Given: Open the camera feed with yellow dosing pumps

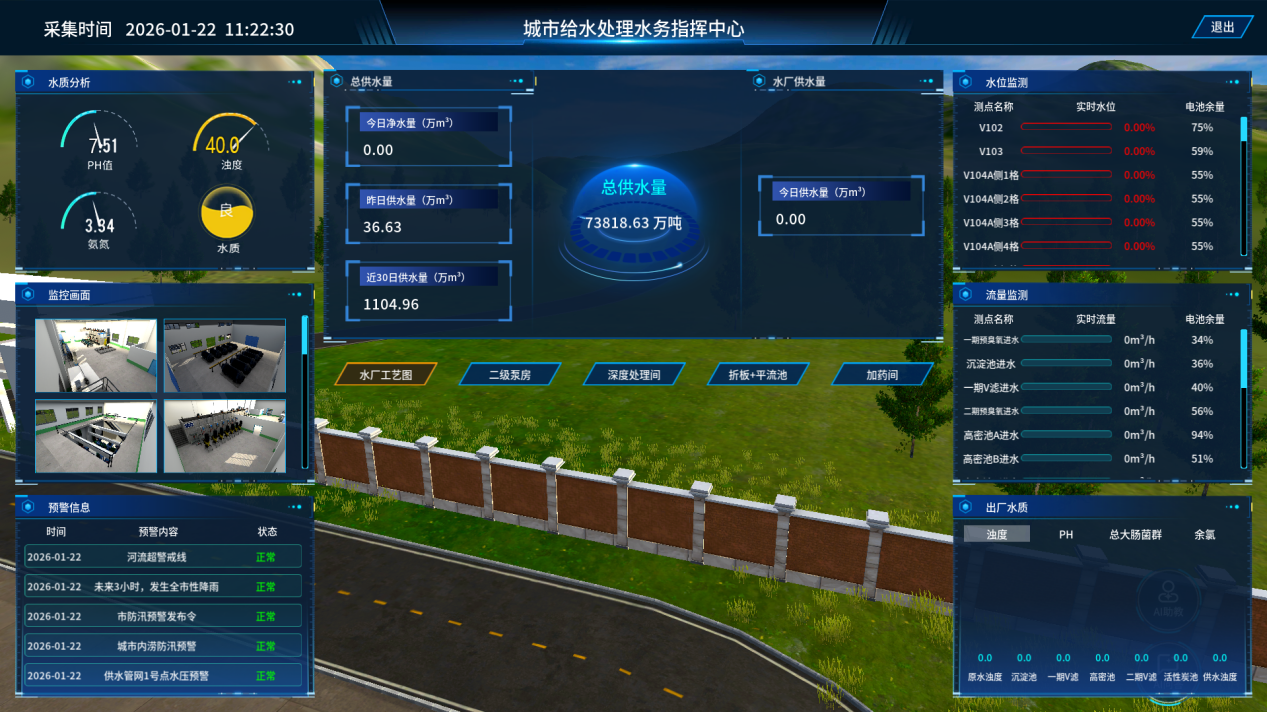Looking at the screenshot, I should tap(224, 436).
